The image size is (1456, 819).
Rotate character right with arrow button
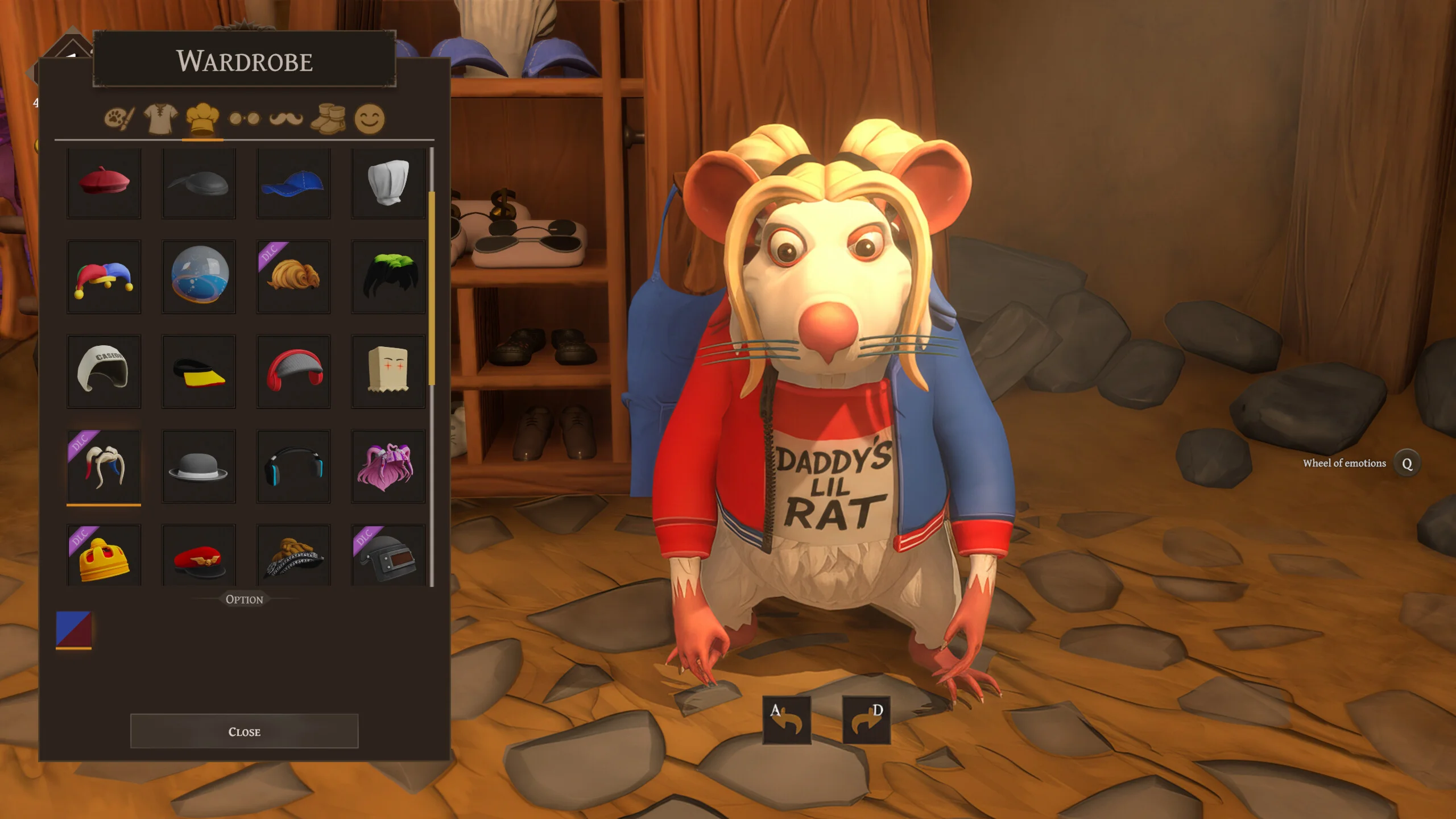pos(866,719)
